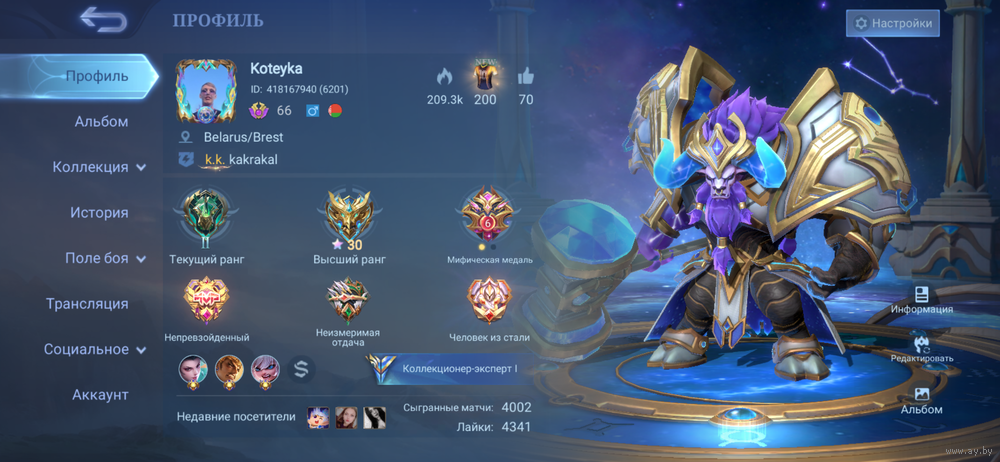View the Текущий ранг badge

click(x=206, y=217)
